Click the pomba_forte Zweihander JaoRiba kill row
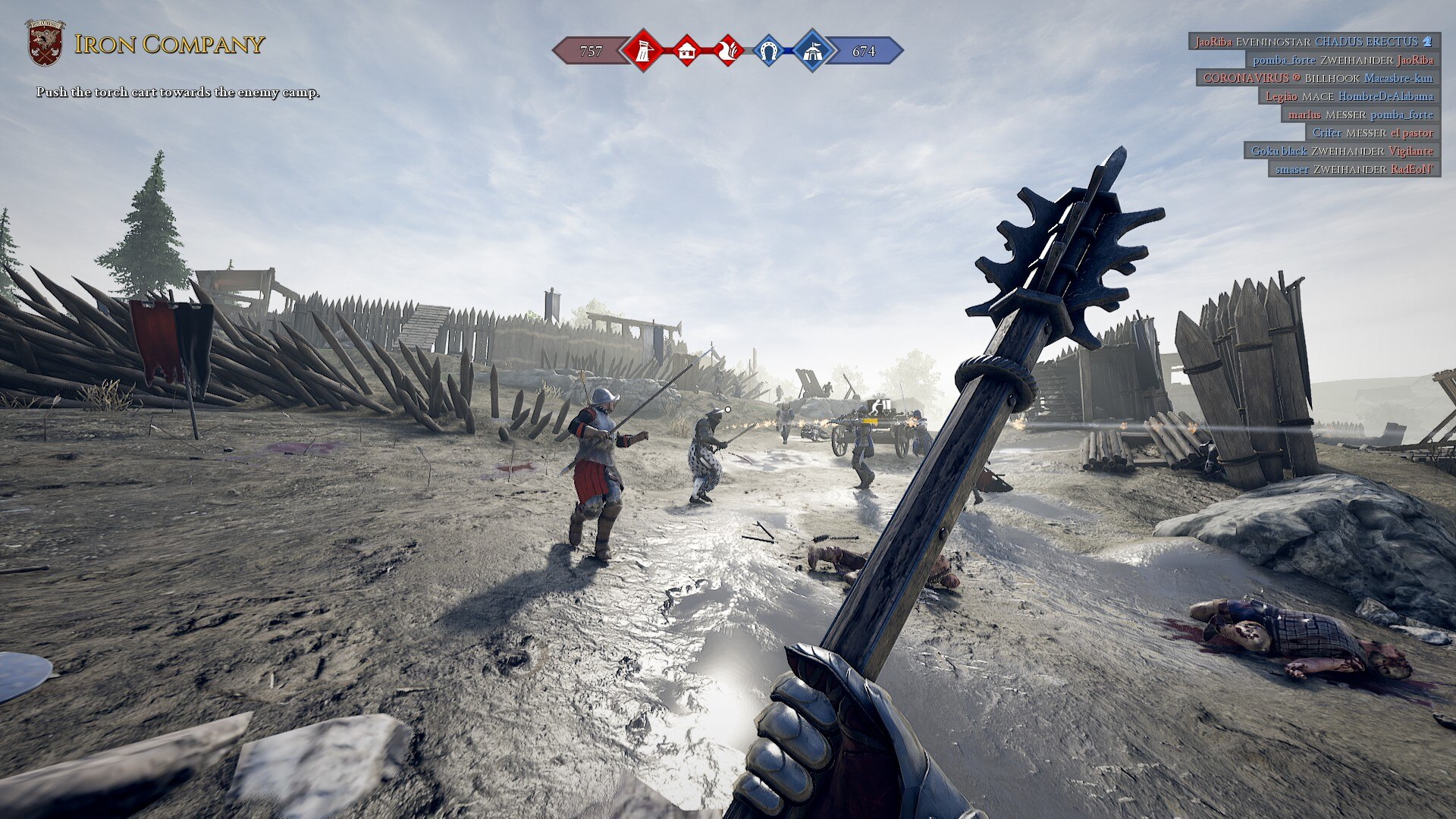1456x819 pixels. pos(1342,60)
